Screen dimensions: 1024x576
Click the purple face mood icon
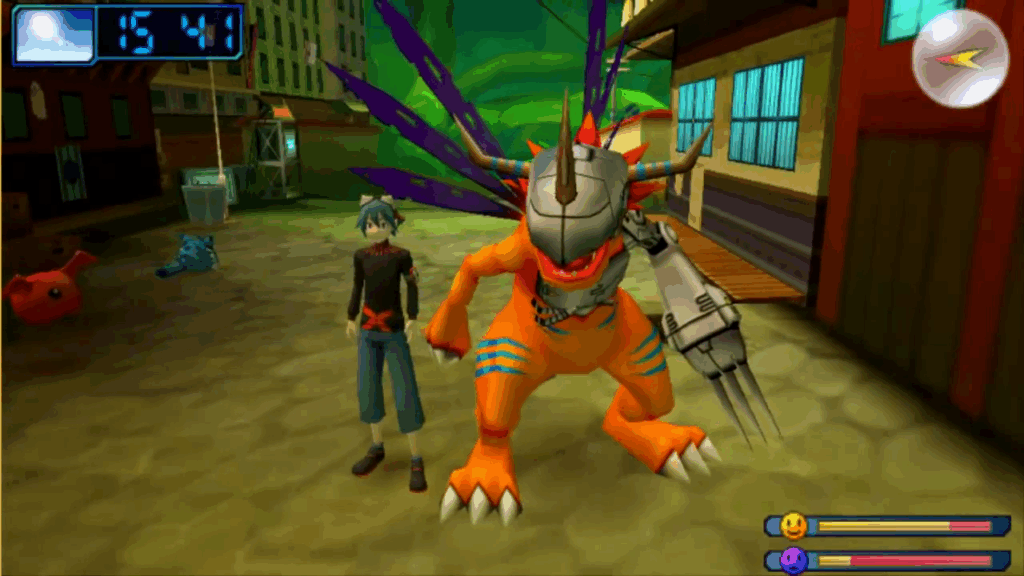tap(794, 560)
